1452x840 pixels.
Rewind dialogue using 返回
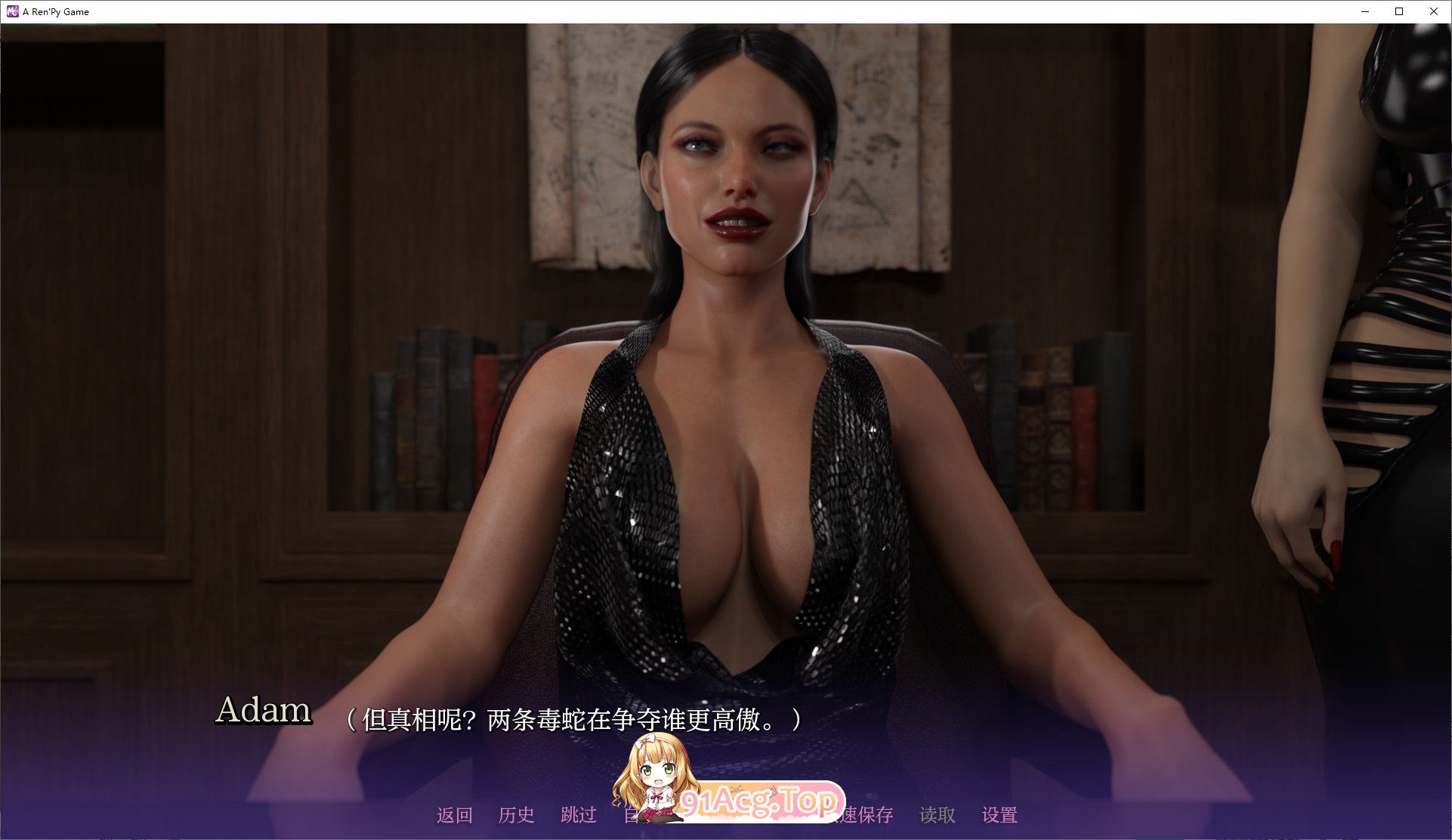(454, 815)
